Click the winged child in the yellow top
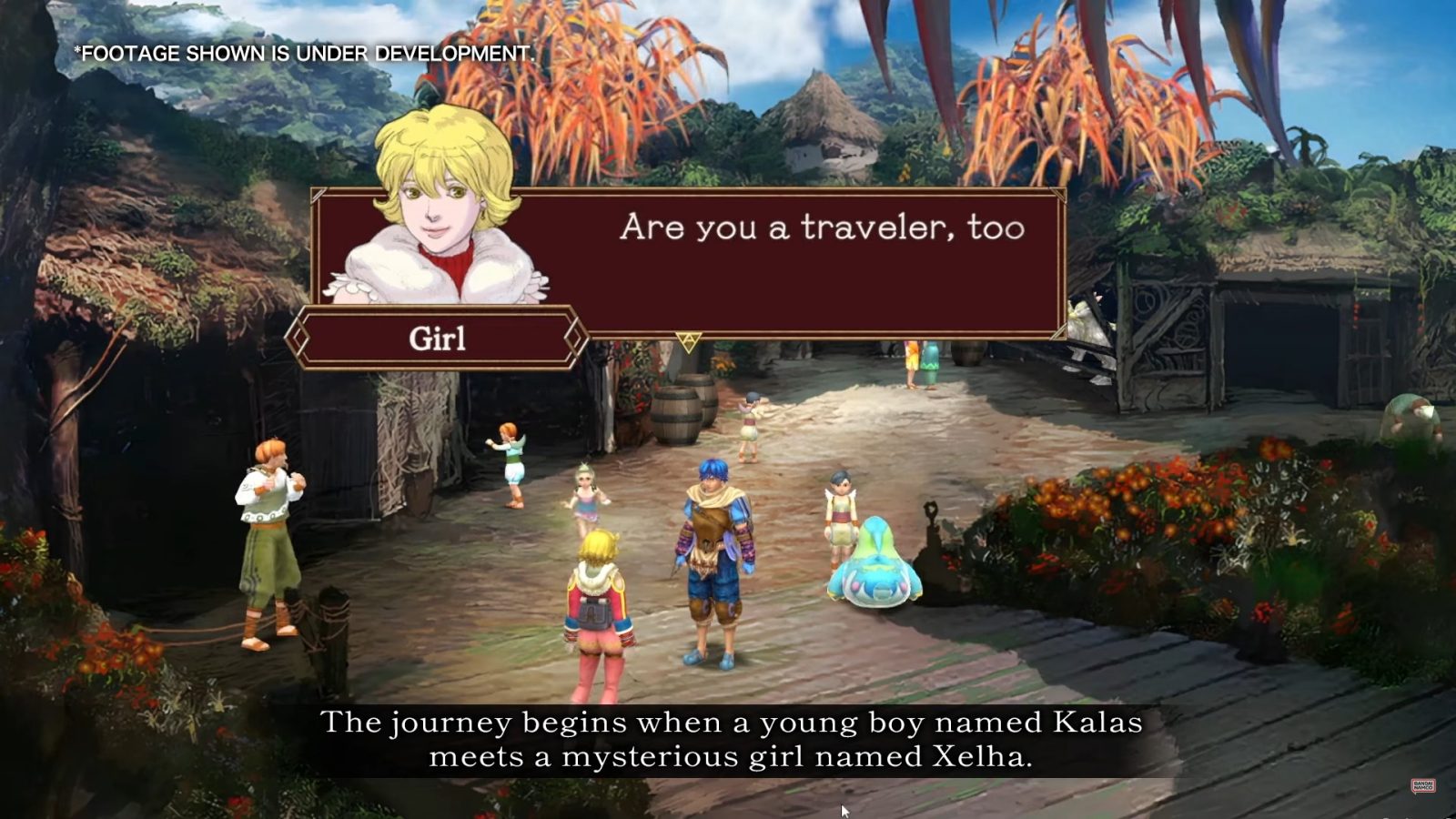 [x=842, y=510]
